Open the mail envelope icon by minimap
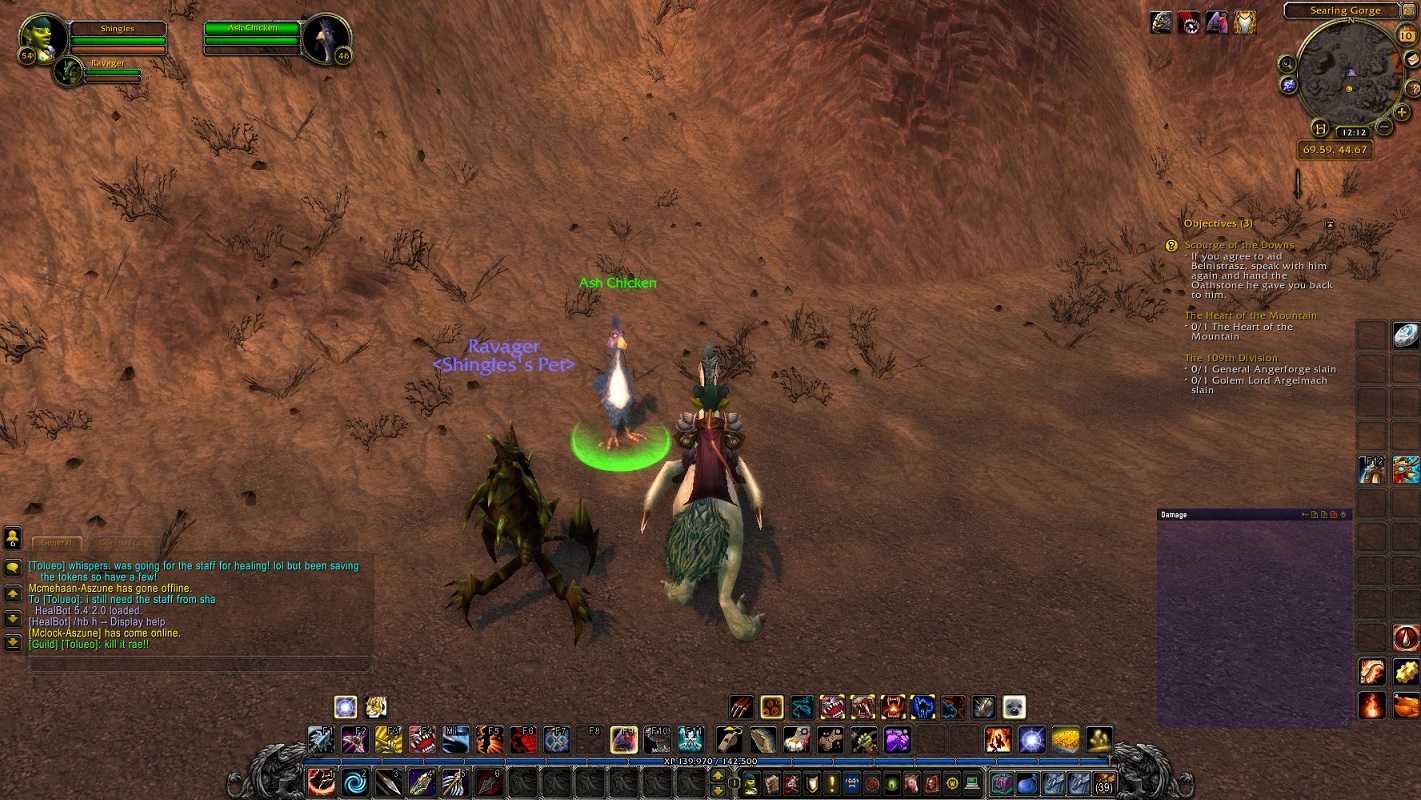The height and width of the screenshot is (800, 1421). click(x=1411, y=59)
